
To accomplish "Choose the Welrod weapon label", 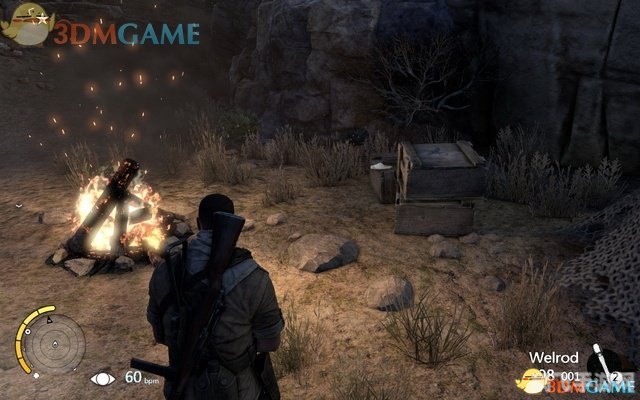I will point(555,355).
